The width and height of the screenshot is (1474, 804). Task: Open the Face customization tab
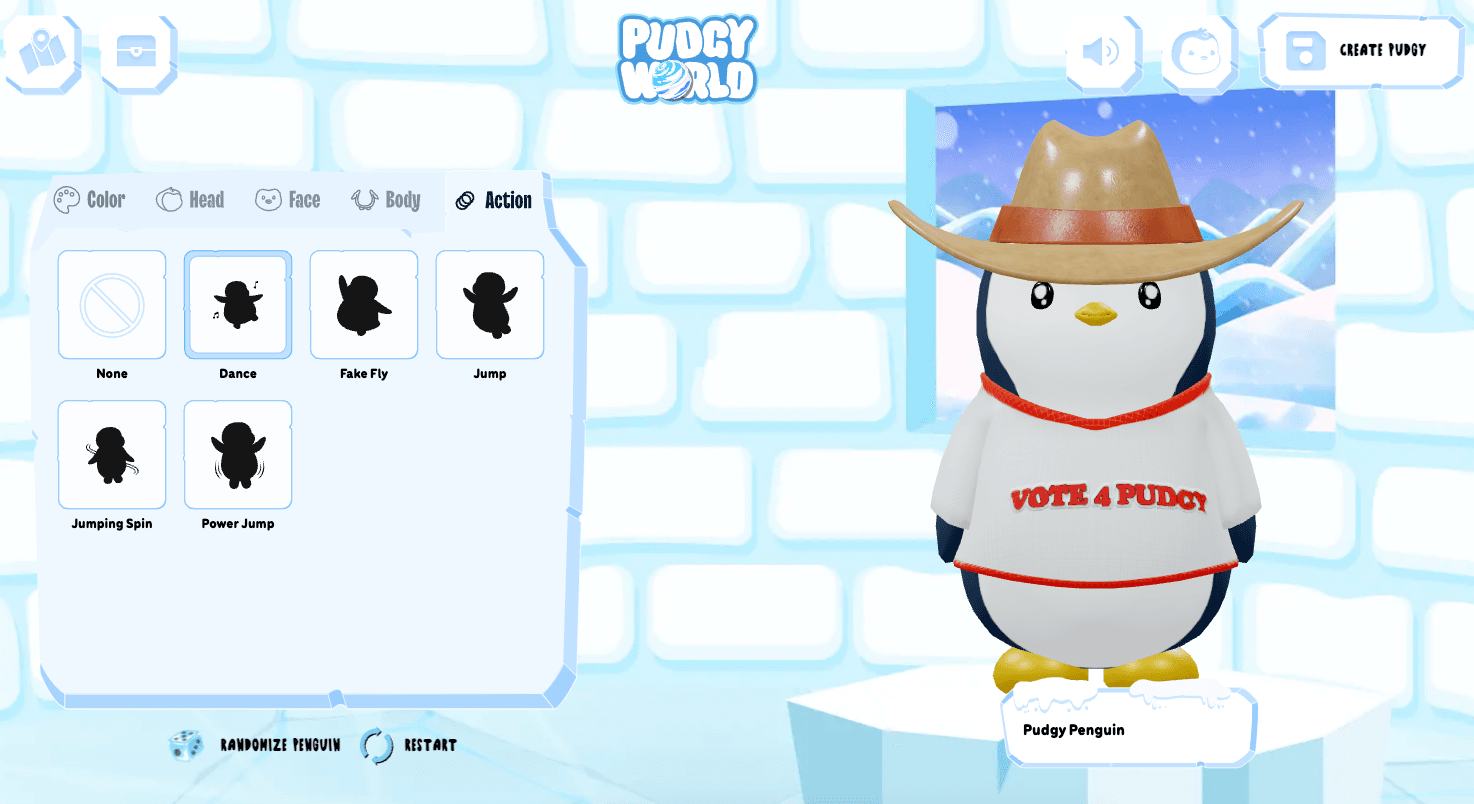point(287,200)
